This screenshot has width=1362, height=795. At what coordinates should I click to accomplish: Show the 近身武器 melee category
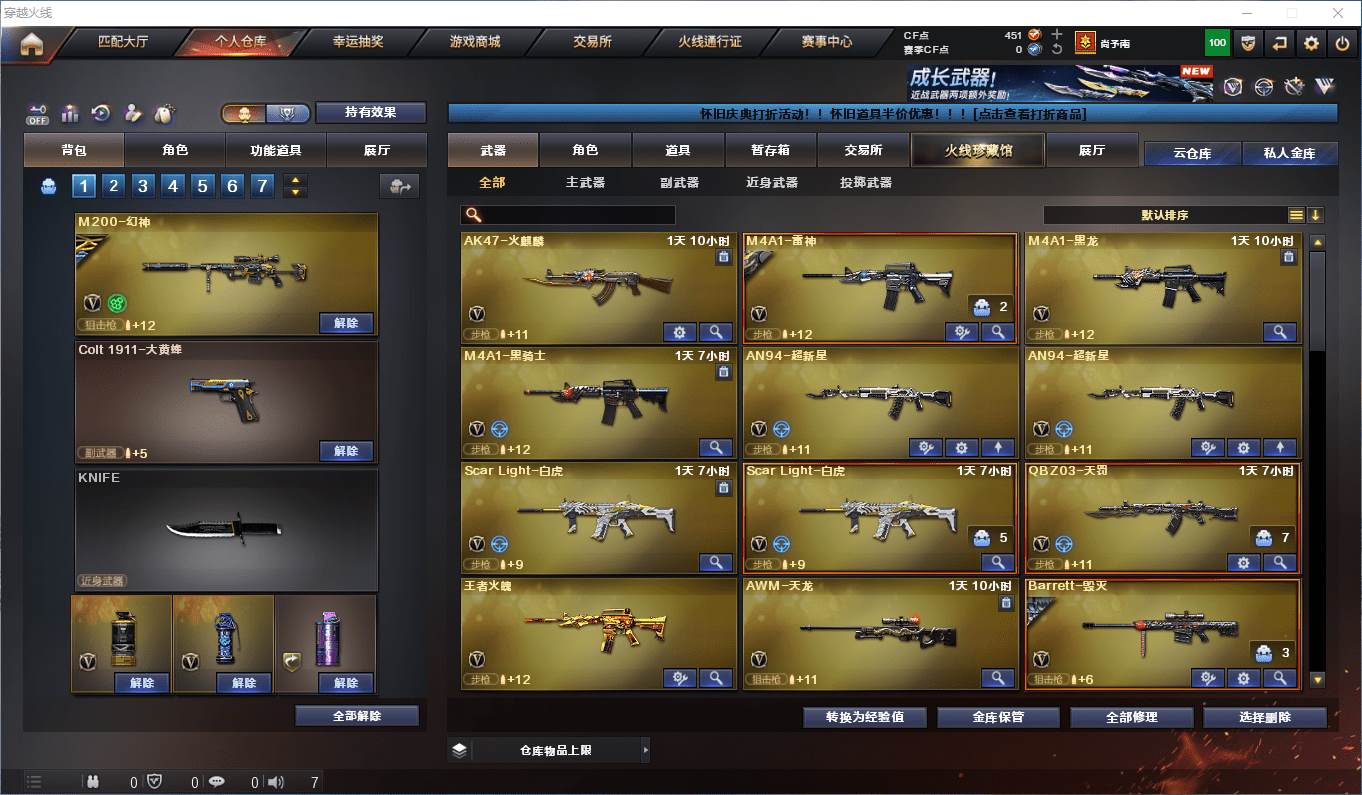tap(771, 183)
